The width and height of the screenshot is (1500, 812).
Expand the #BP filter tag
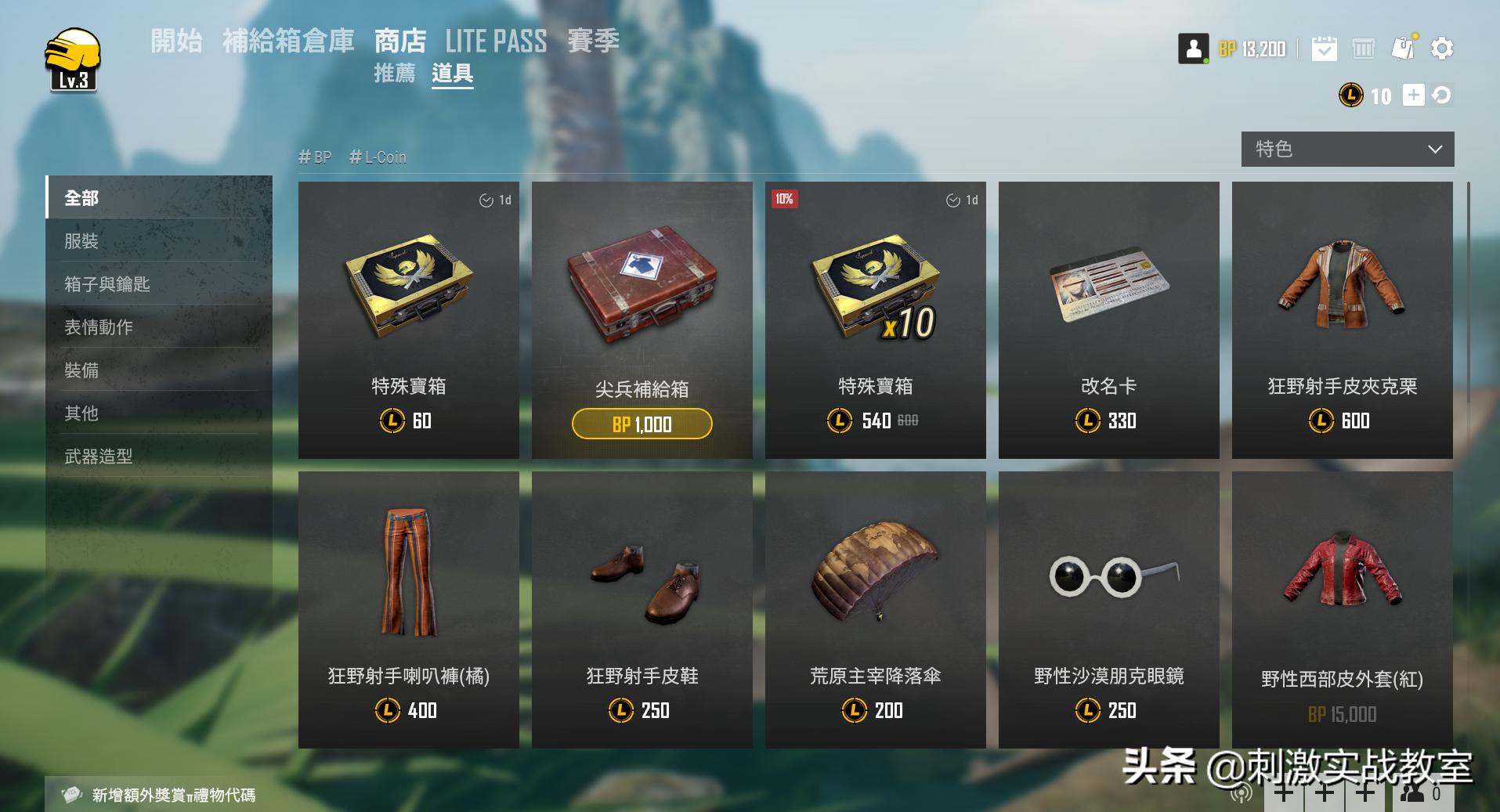(315, 157)
